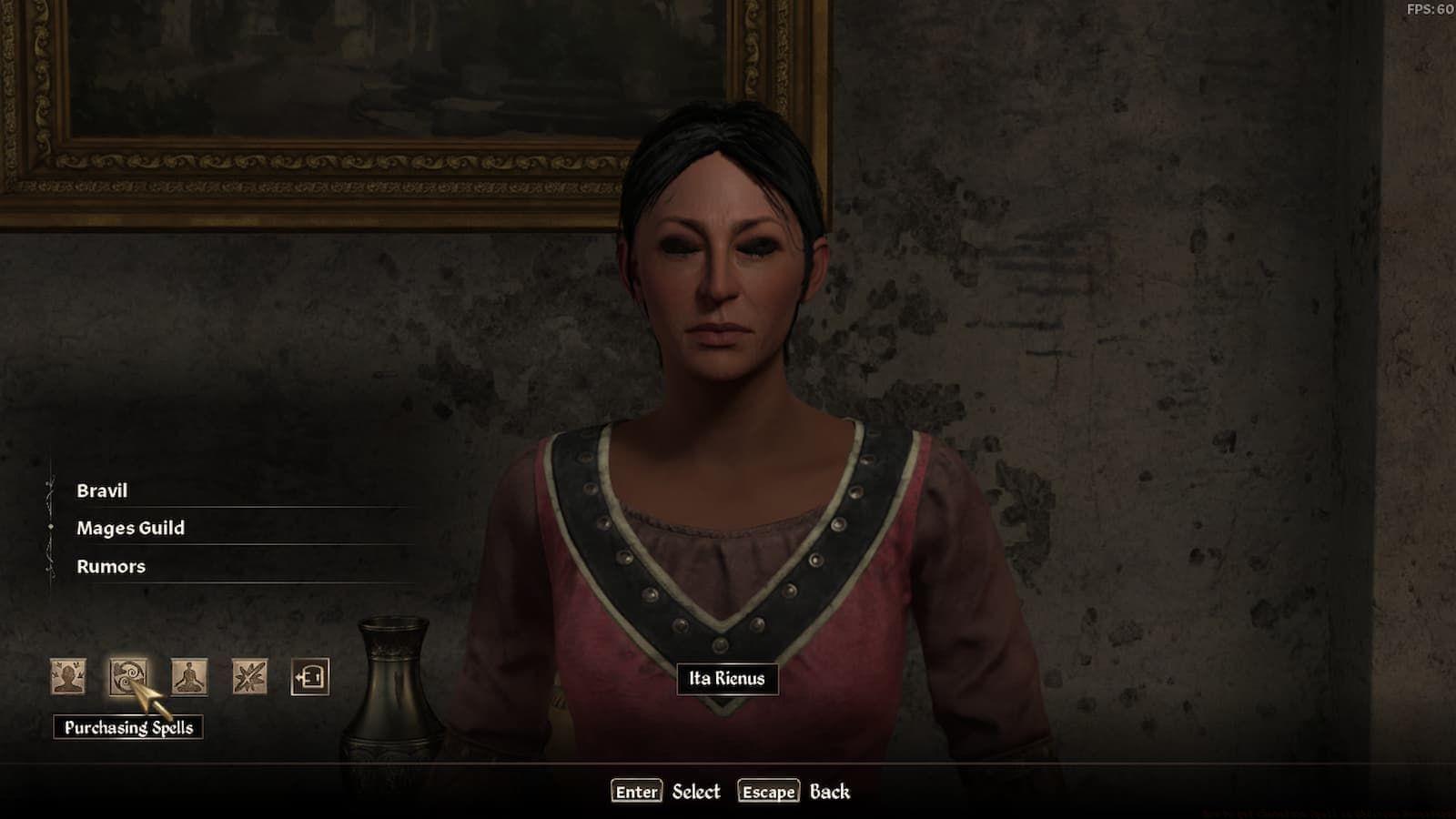Leave the conversation via the exit door icon
This screenshot has height=819, width=1456.
pyautogui.click(x=309, y=677)
